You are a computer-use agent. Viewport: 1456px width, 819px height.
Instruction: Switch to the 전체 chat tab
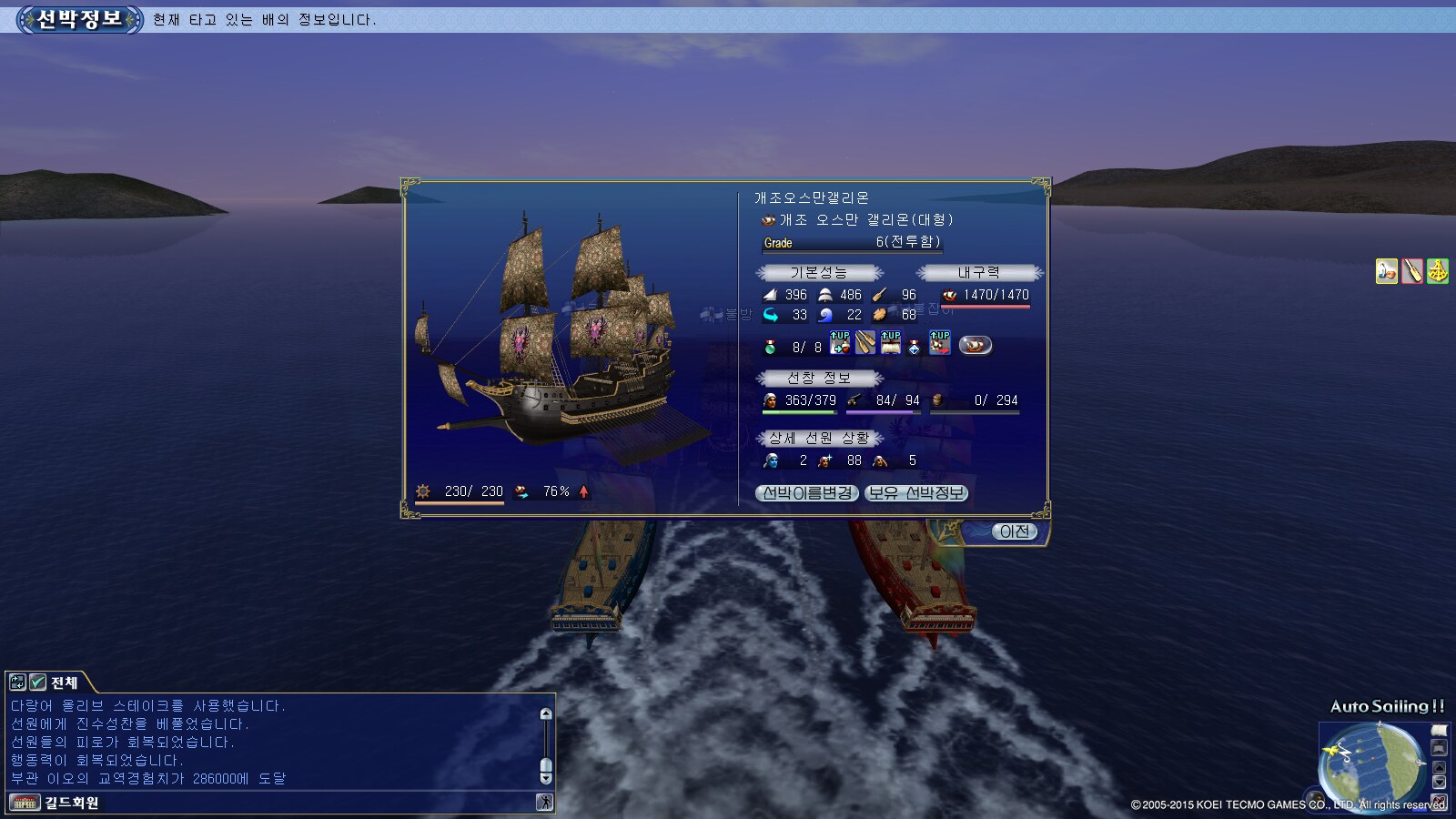[x=64, y=682]
